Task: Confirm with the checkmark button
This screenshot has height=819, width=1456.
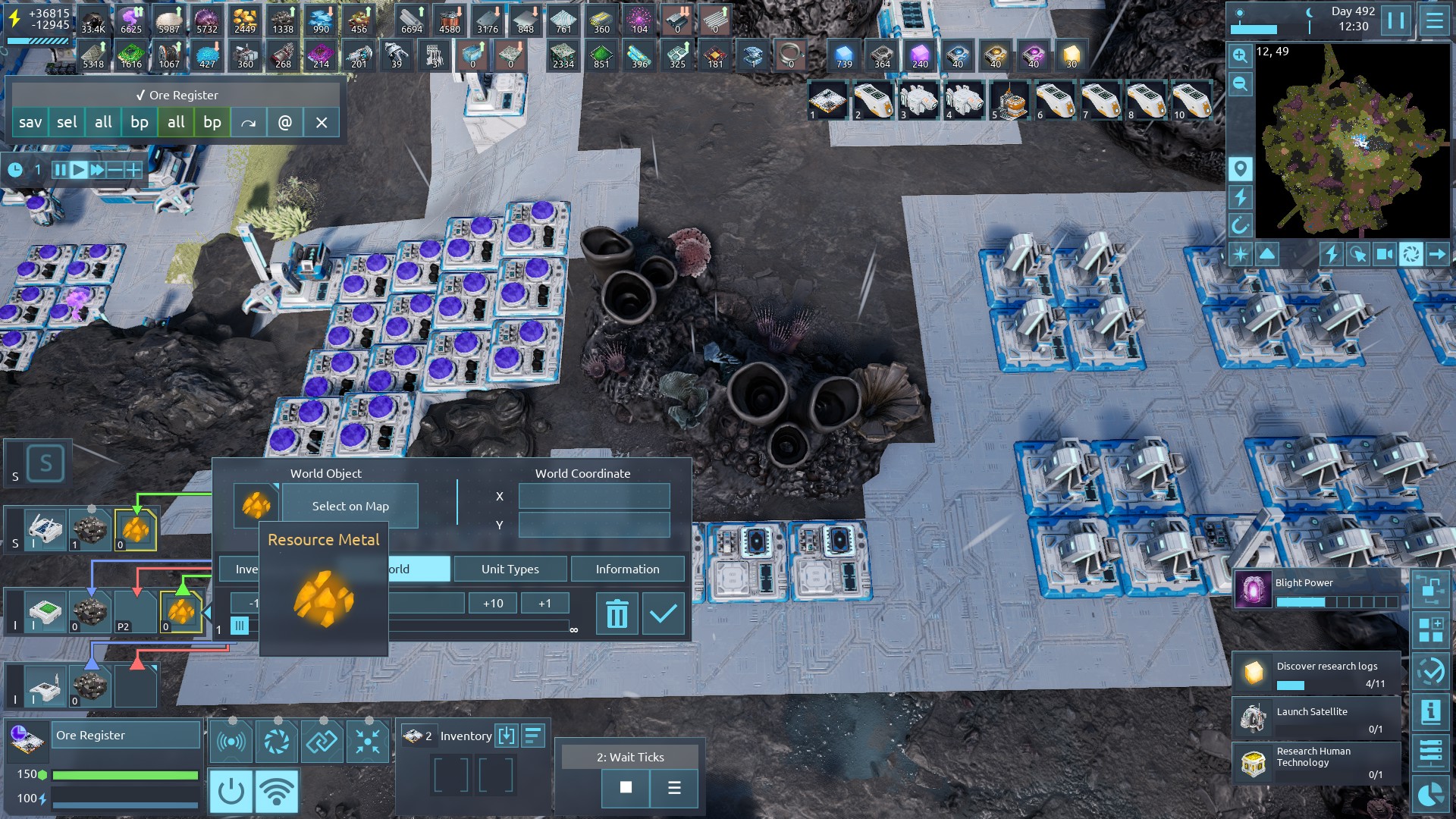Action: (x=663, y=613)
